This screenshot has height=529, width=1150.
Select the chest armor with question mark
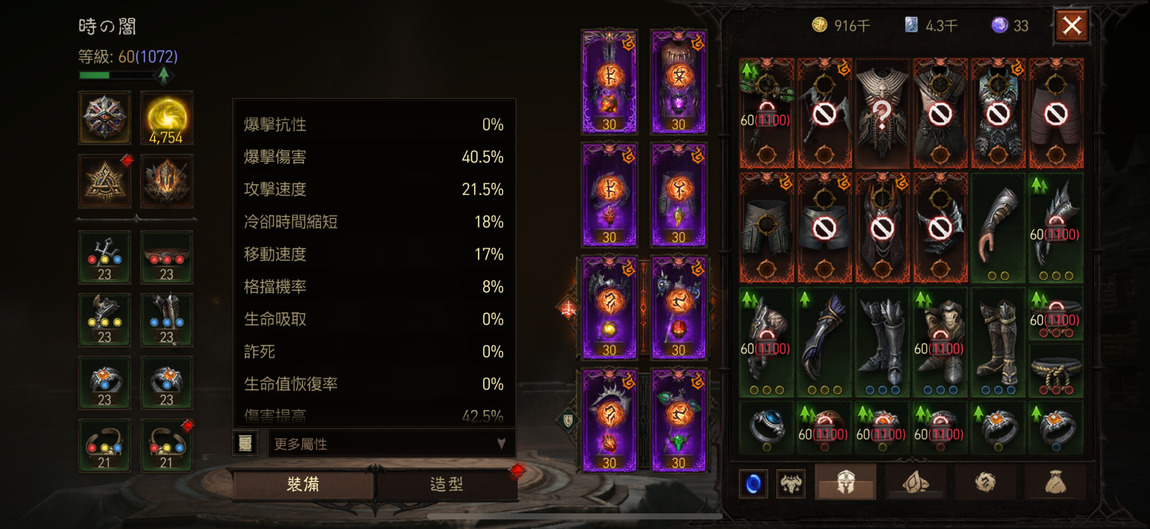pos(882,112)
